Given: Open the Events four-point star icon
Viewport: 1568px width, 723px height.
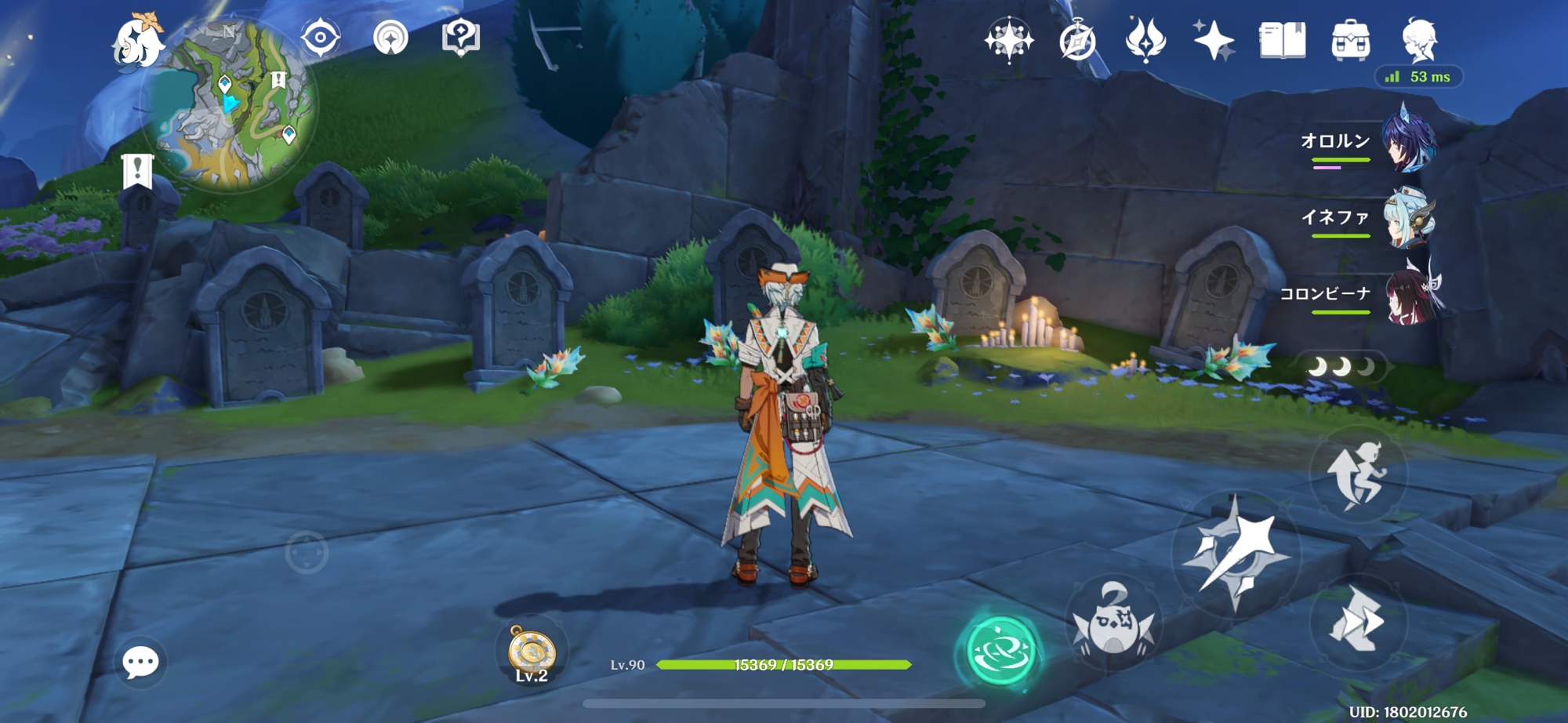Looking at the screenshot, I should coord(1214,39).
